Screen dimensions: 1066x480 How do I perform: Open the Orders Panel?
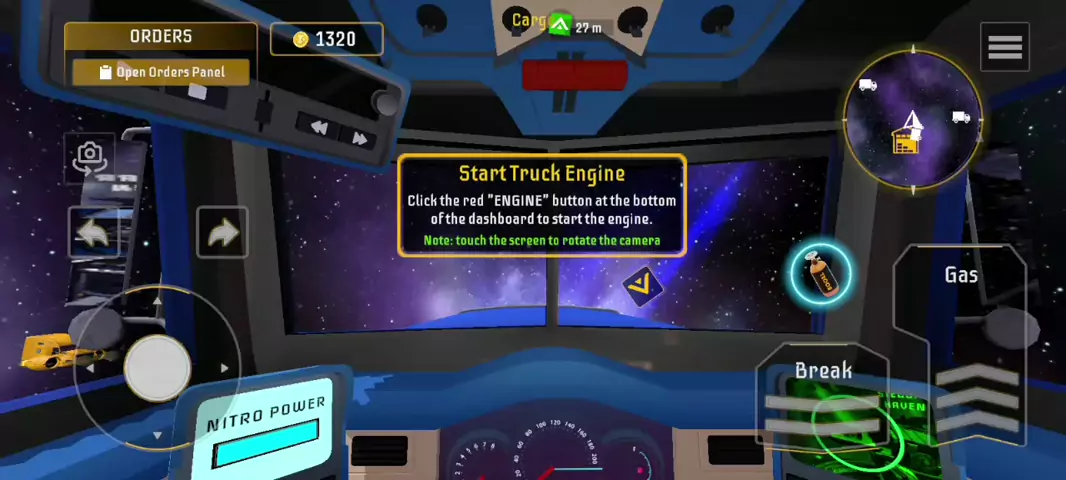[x=161, y=72]
